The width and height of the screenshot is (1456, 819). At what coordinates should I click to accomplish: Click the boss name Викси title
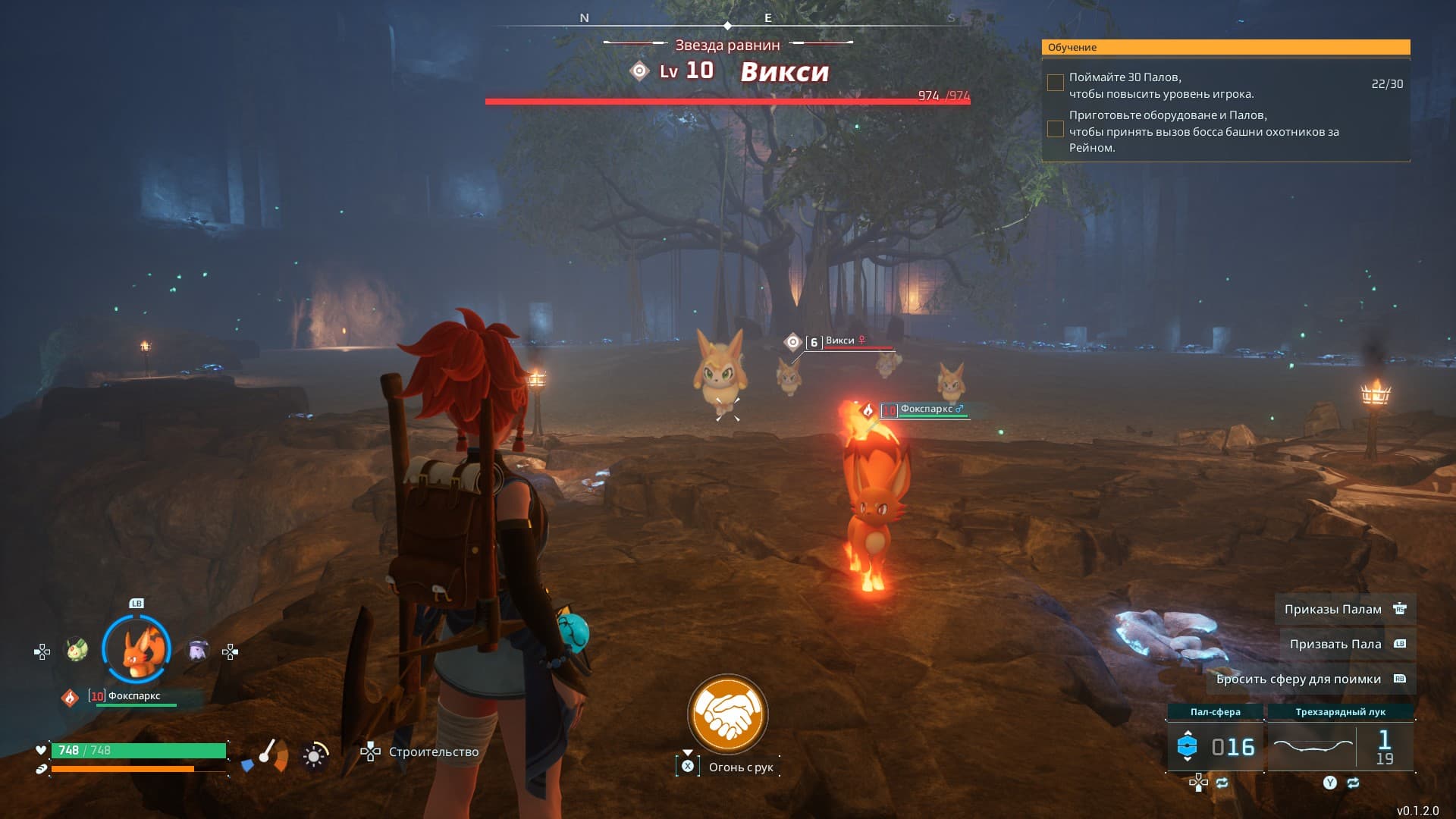pyautogui.click(x=784, y=71)
